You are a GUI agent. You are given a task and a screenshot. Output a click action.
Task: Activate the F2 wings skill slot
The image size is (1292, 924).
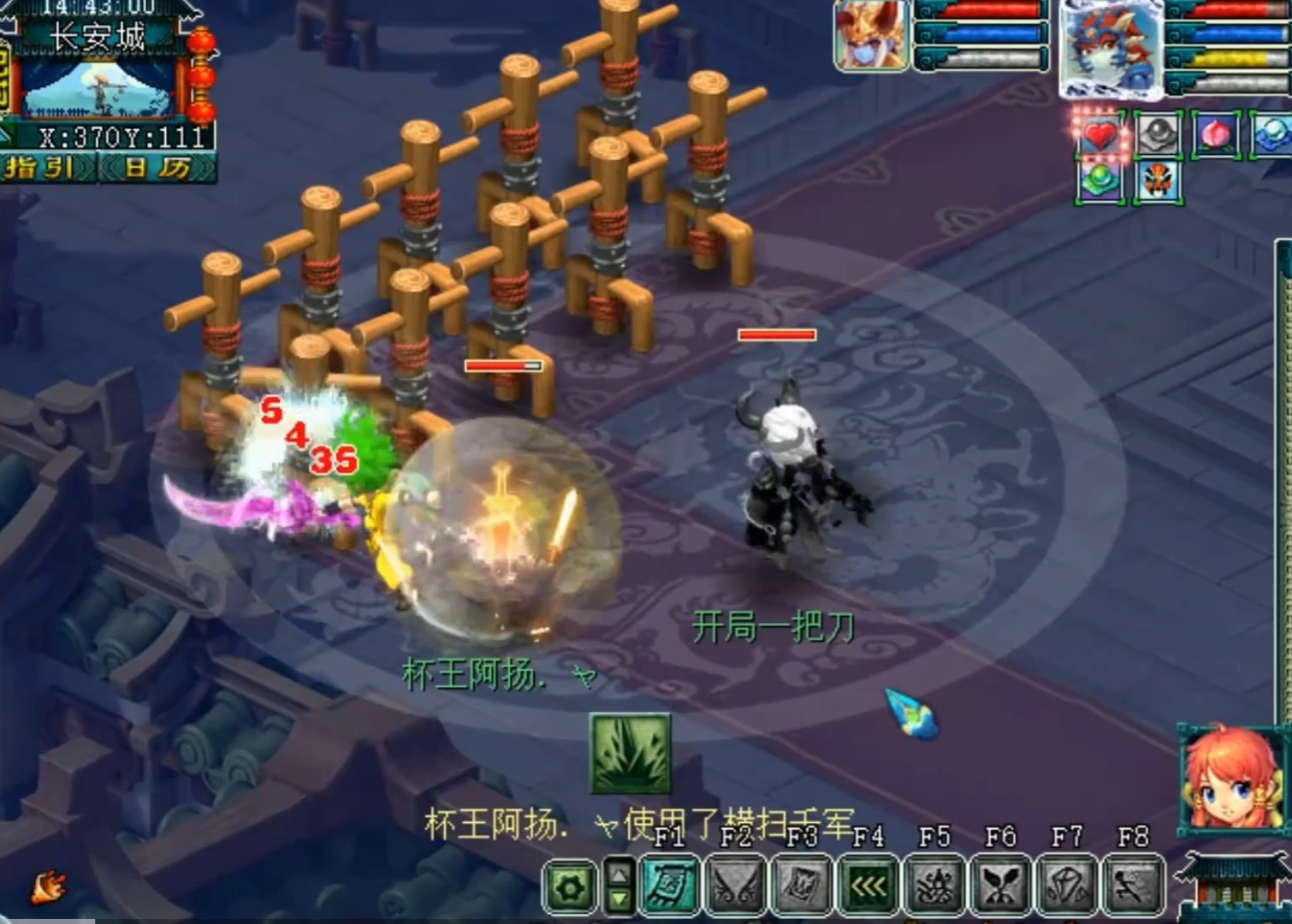click(x=735, y=885)
